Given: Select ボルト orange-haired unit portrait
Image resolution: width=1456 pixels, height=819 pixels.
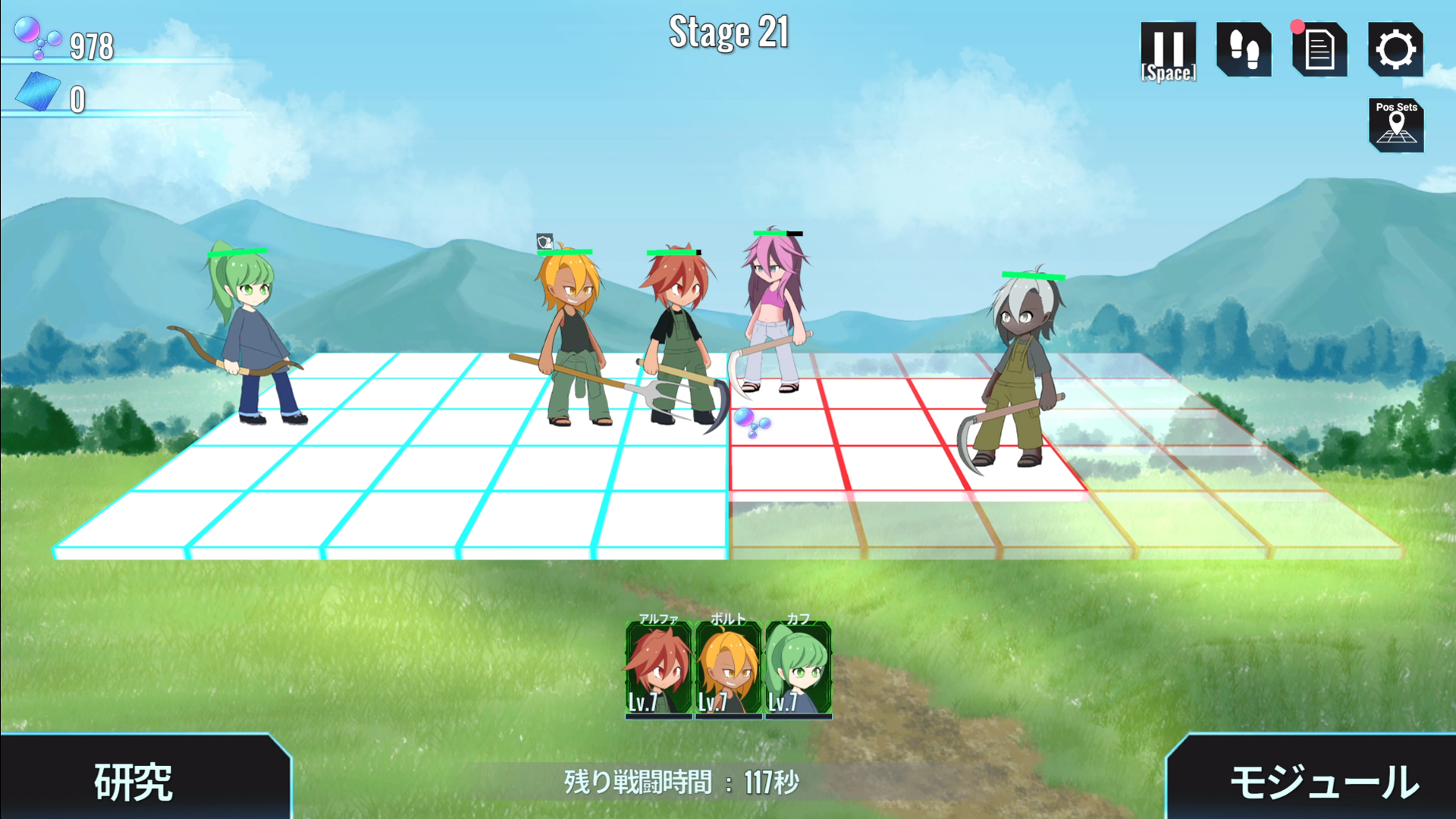Looking at the screenshot, I should (728, 669).
